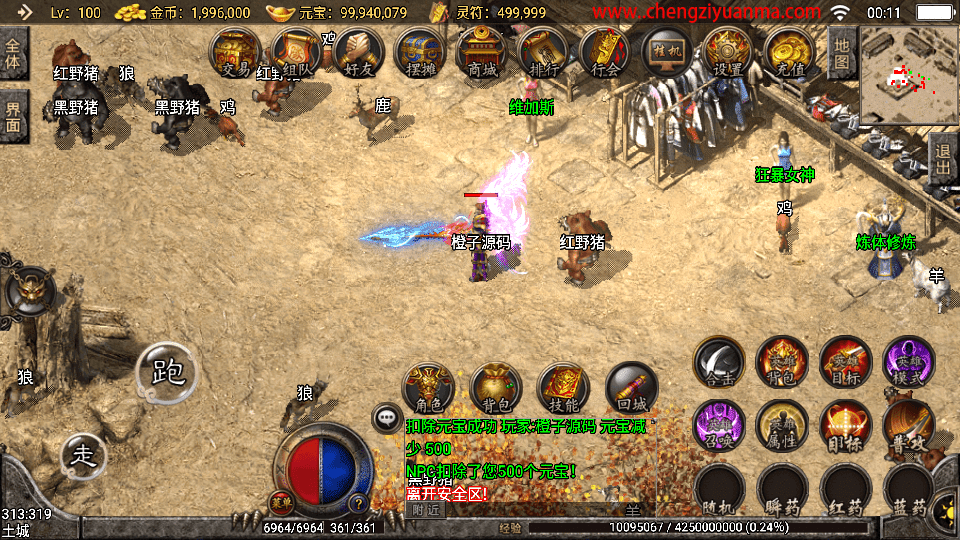The height and width of the screenshot is (540, 960).
Task: Open the 设置 settings menu
Action: (x=728, y=51)
